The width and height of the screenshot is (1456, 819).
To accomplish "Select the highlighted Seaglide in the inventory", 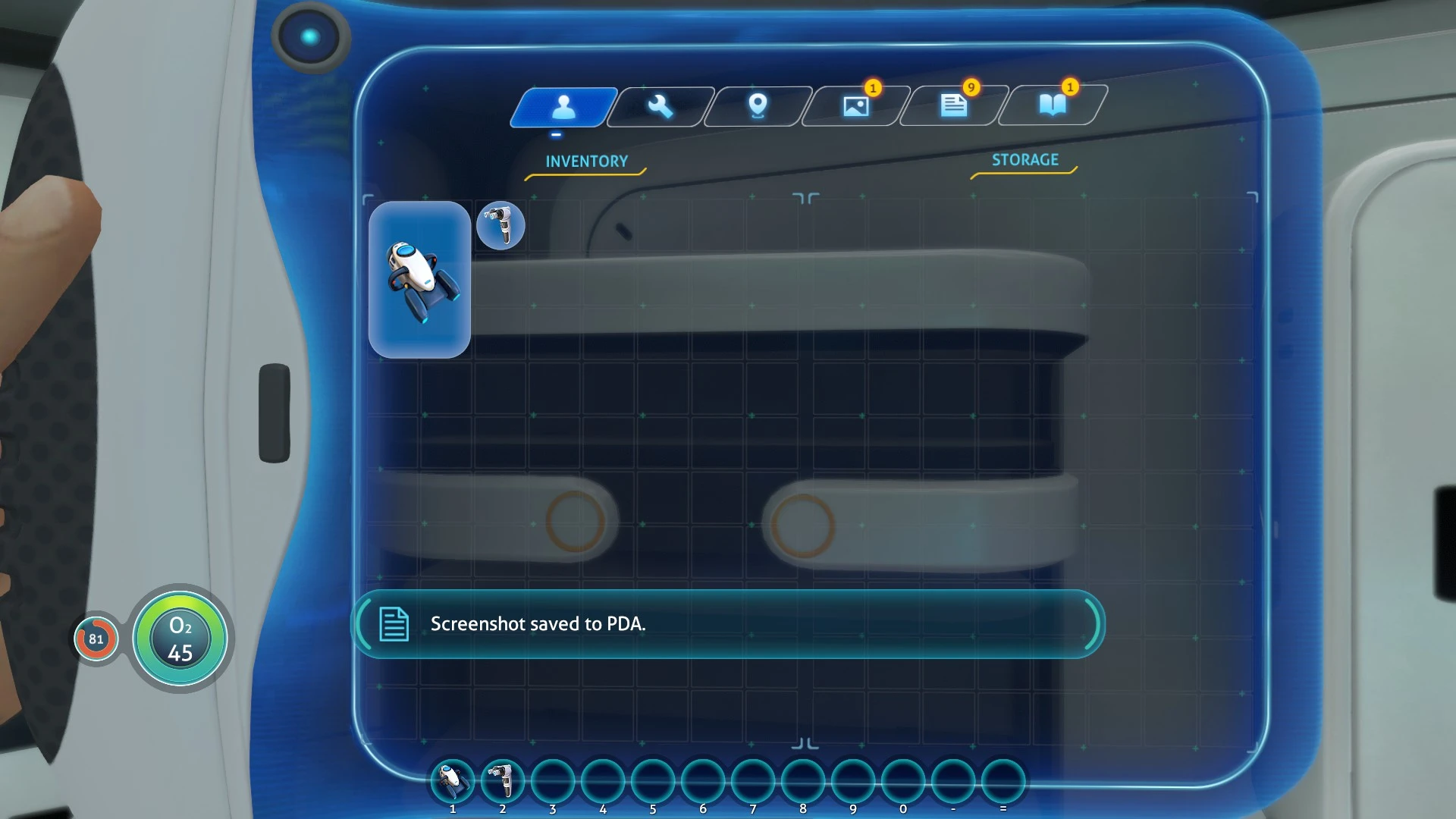I will pos(420,279).
